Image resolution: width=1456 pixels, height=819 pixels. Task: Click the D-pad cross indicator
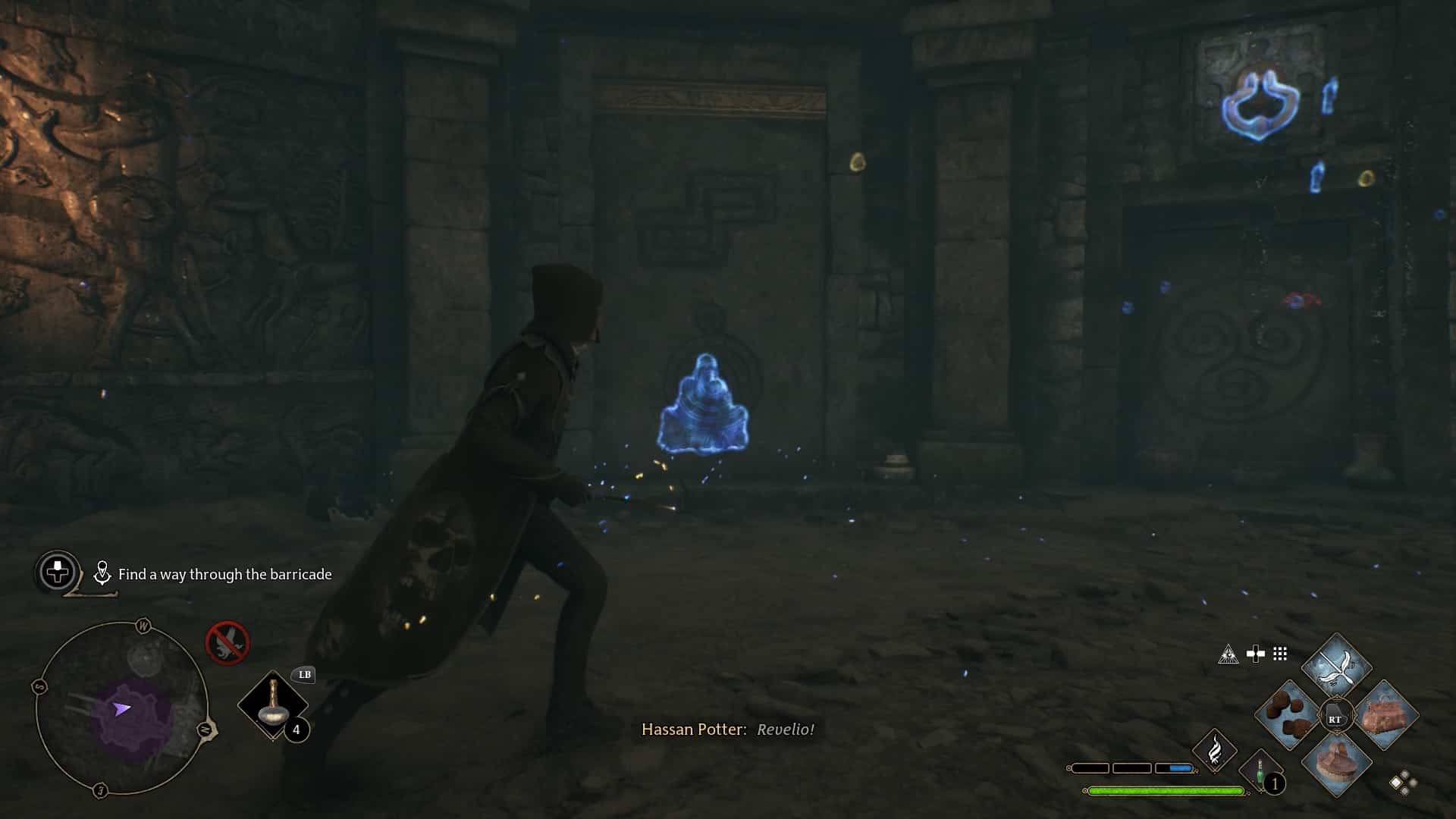1256,653
